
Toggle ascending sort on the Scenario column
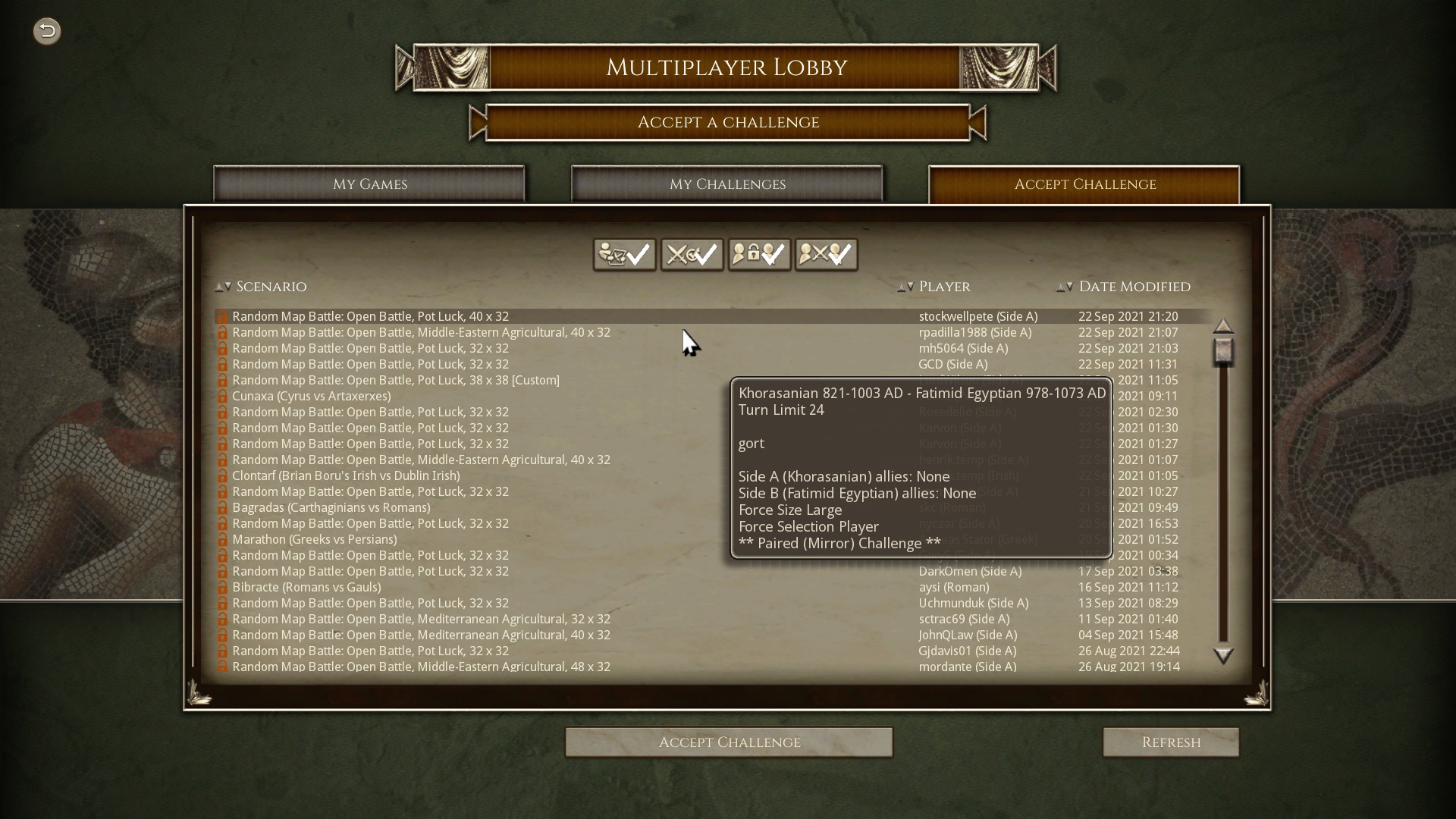tap(218, 287)
